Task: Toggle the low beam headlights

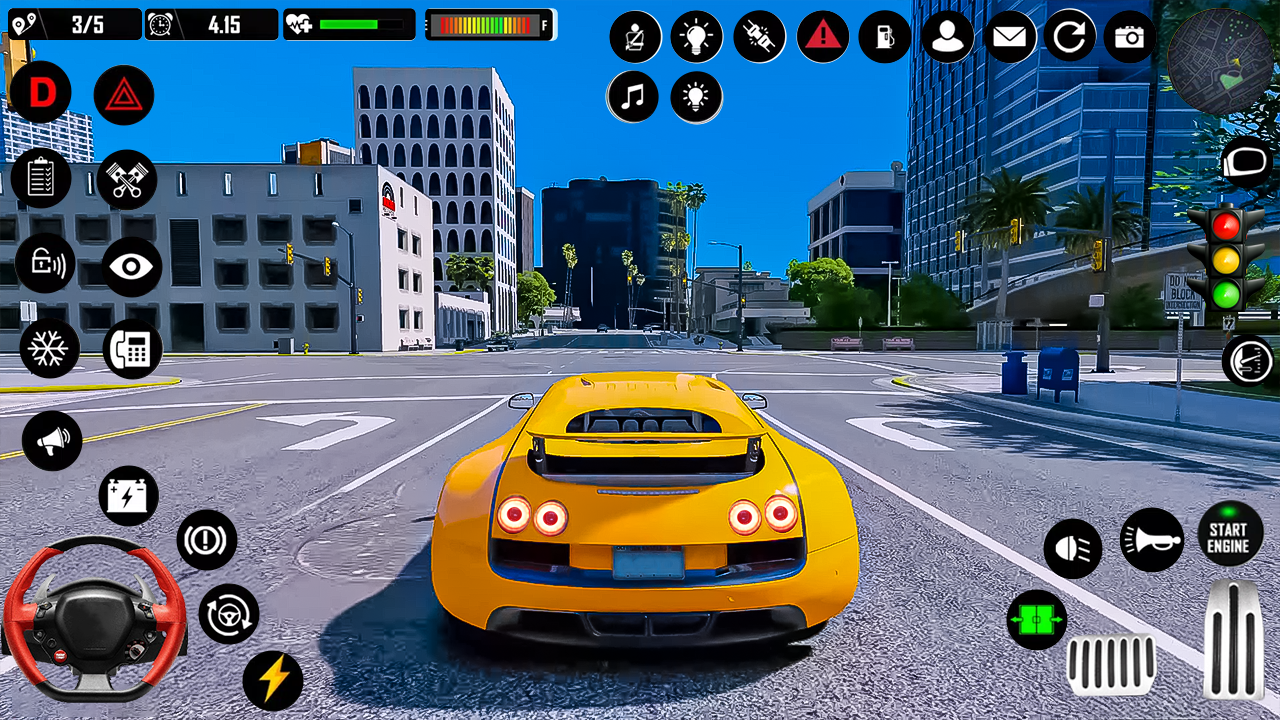Action: click(1072, 546)
